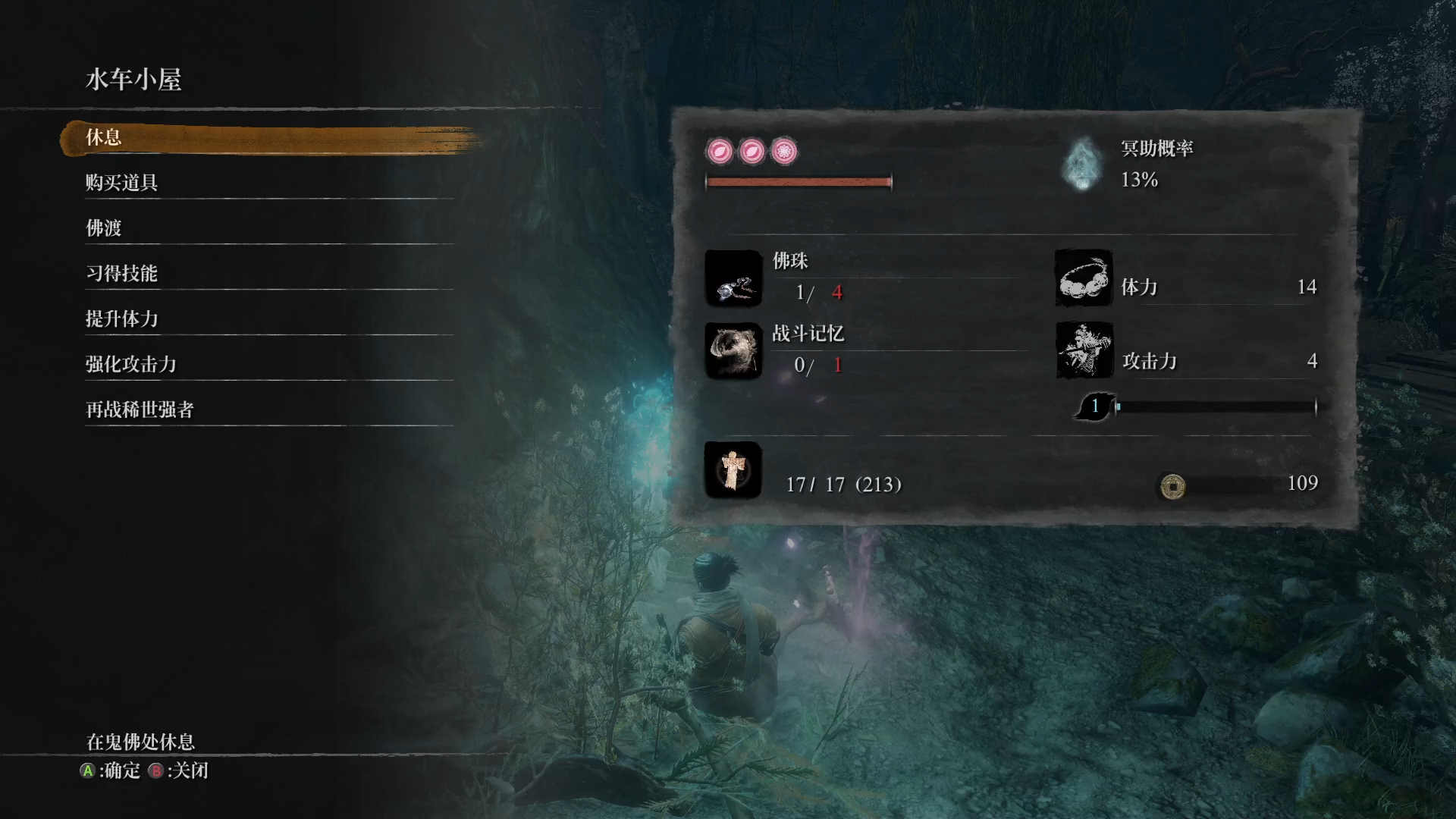Click the 体力 vitality necklace icon

tap(1084, 278)
